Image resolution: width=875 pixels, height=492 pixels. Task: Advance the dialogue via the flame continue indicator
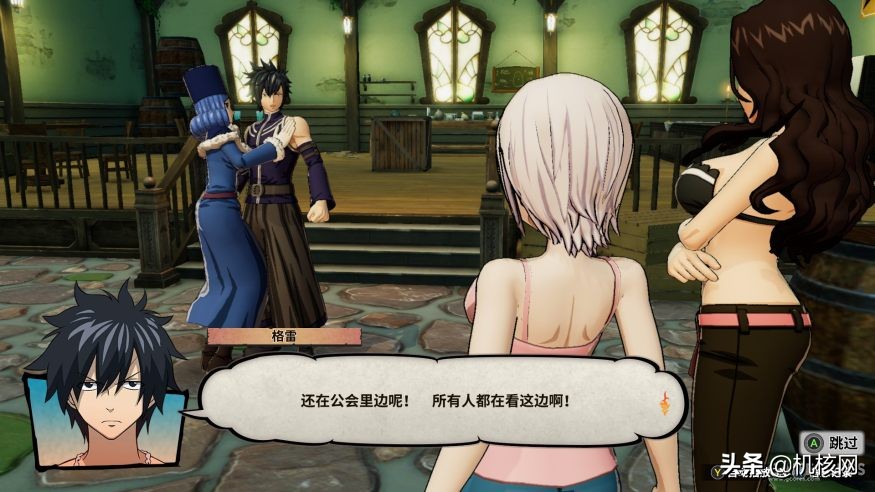pyautogui.click(x=662, y=404)
